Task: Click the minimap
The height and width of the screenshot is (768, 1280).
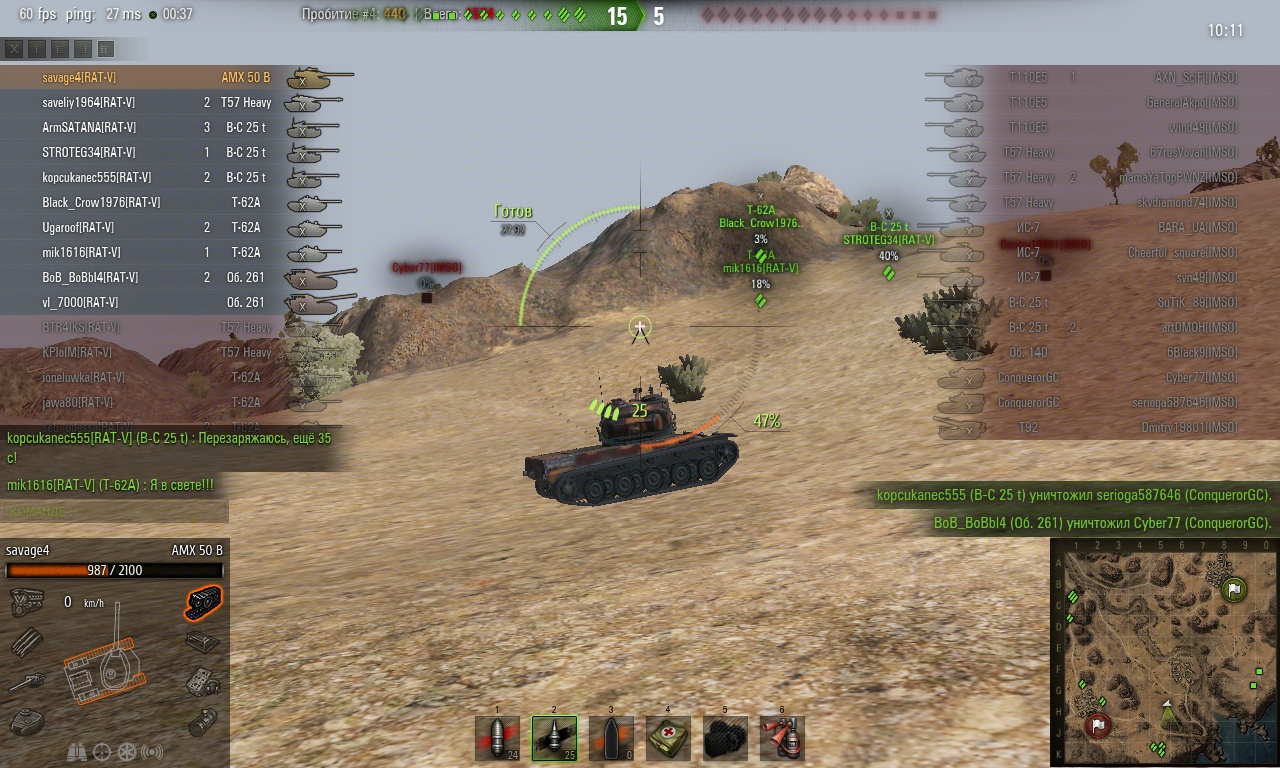Action: point(1162,652)
